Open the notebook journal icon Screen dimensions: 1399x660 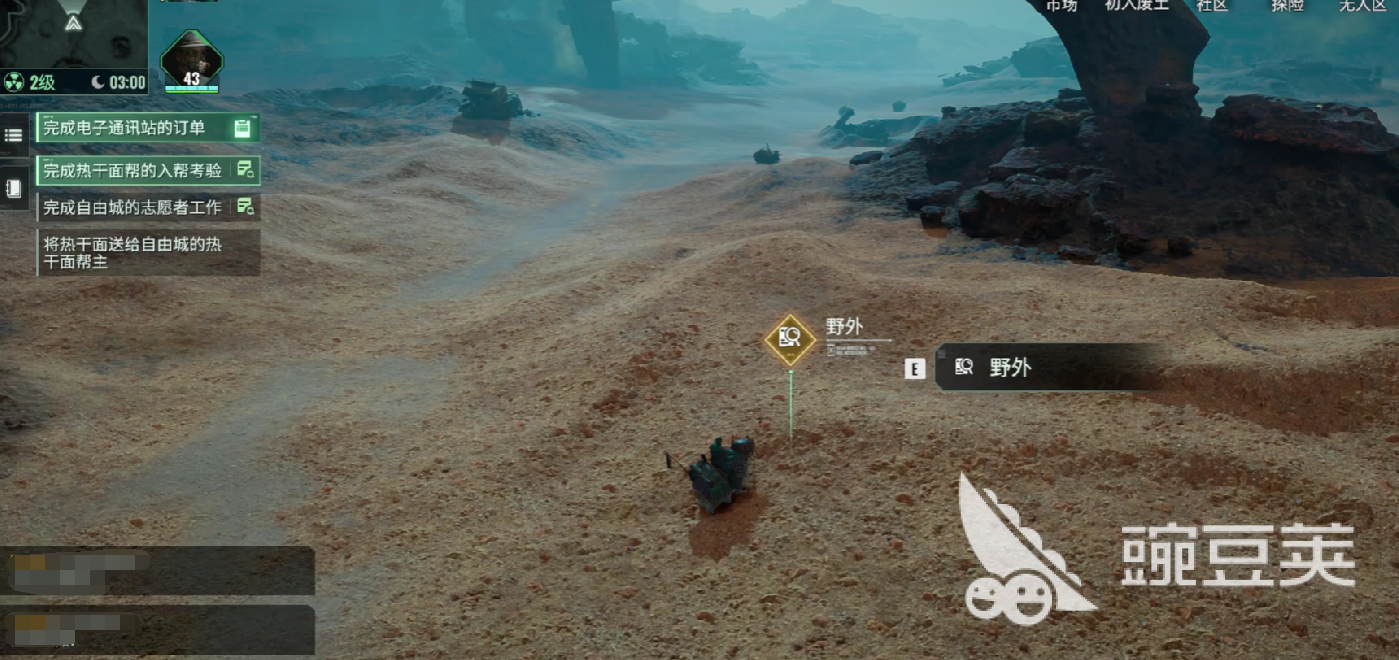pos(14,188)
